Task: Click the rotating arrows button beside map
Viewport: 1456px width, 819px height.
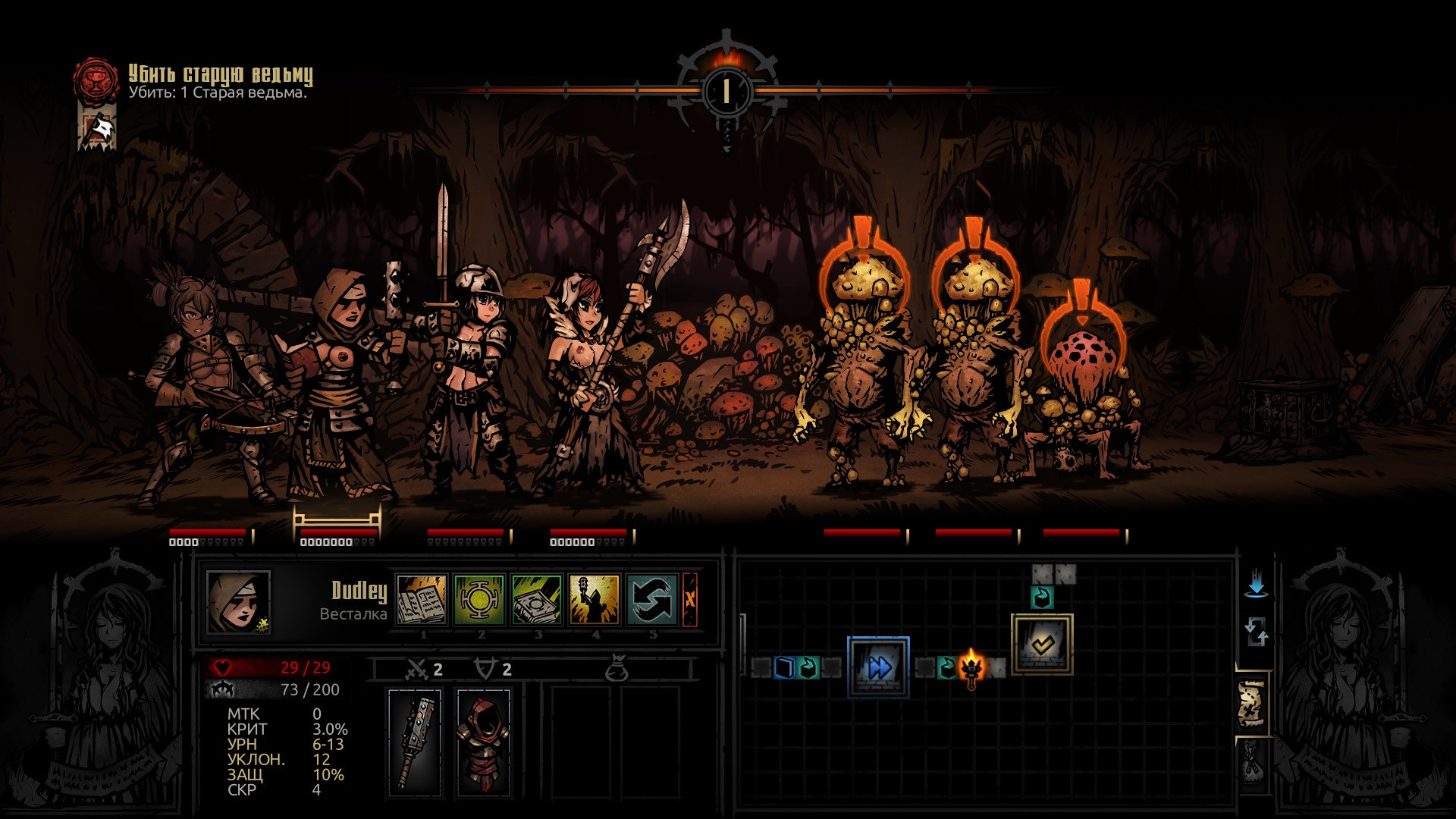Action: pos(1256,631)
